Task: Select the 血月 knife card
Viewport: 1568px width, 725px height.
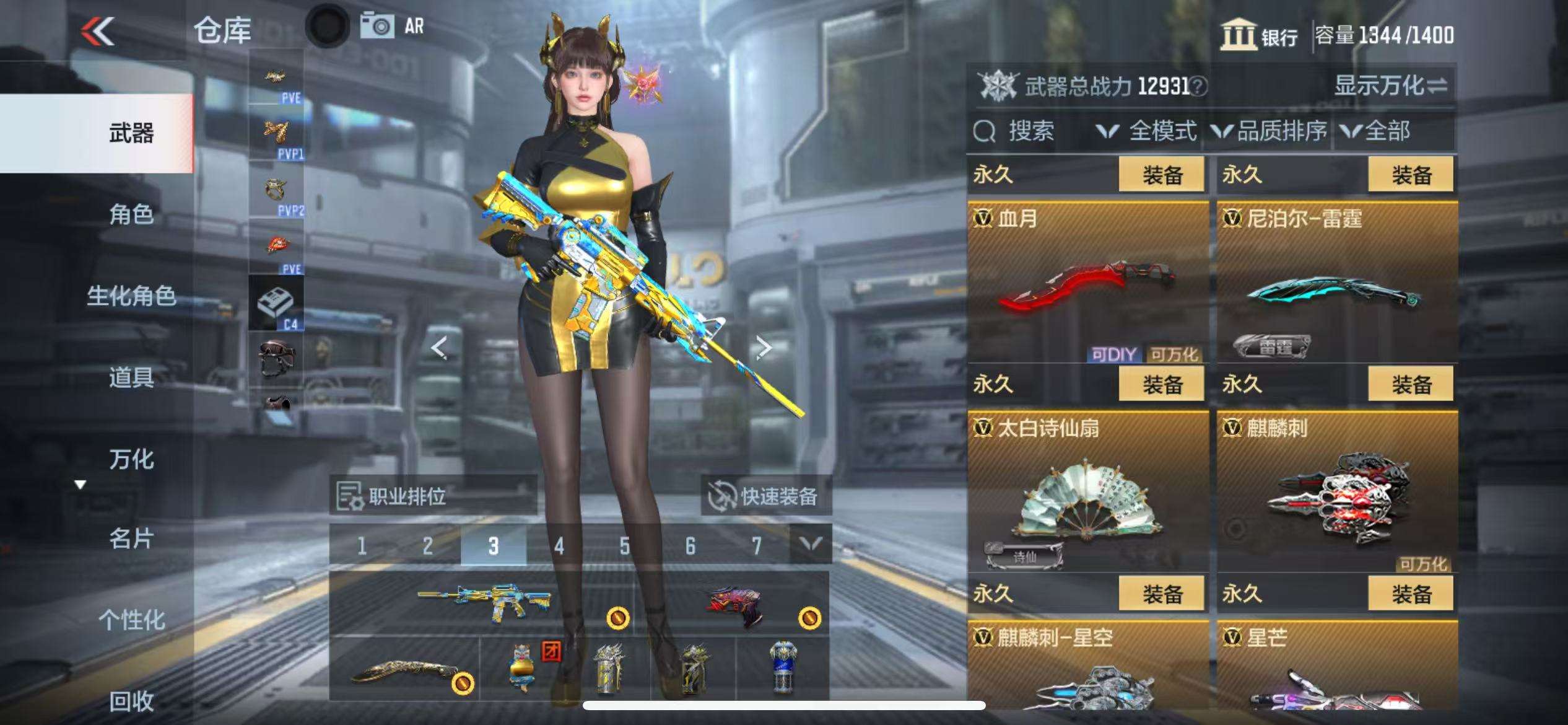Action: (x=1087, y=283)
